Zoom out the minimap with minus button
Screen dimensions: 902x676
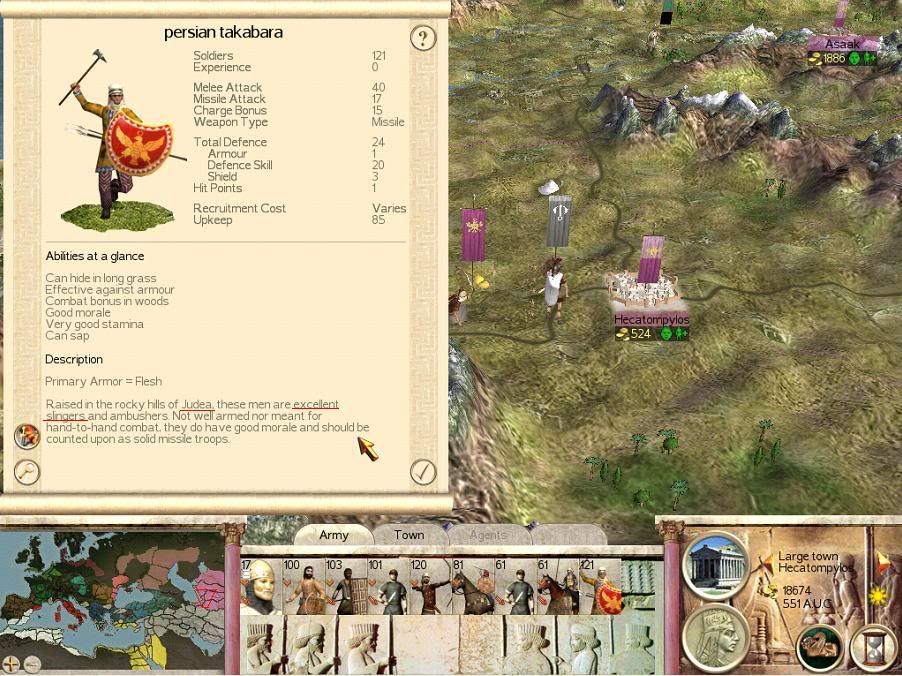coord(32,663)
